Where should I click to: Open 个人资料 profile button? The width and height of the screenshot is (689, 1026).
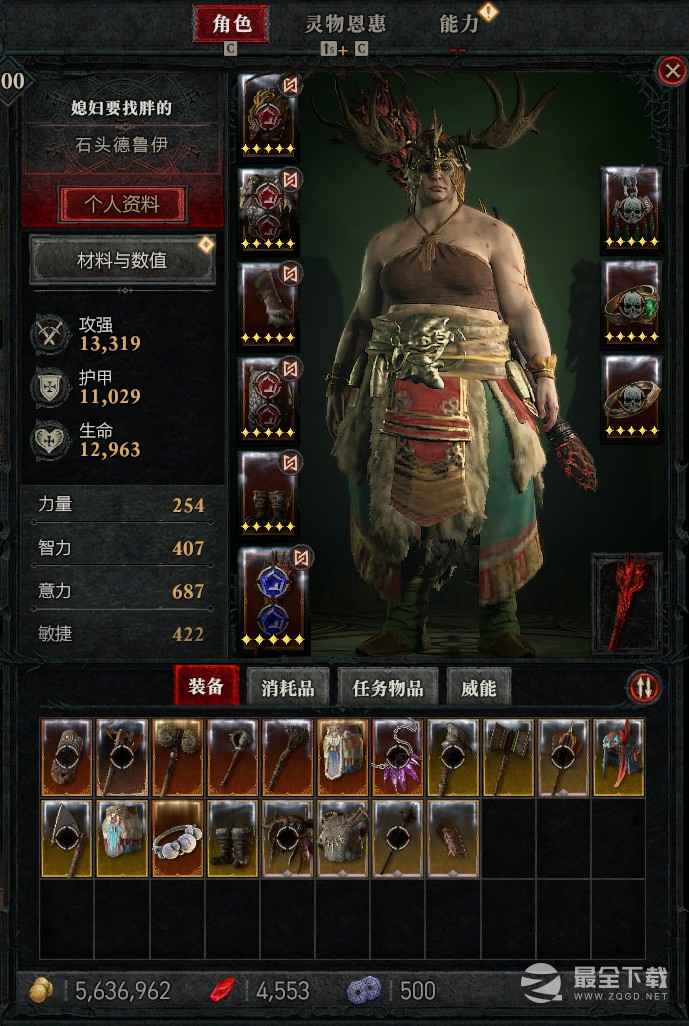122,204
